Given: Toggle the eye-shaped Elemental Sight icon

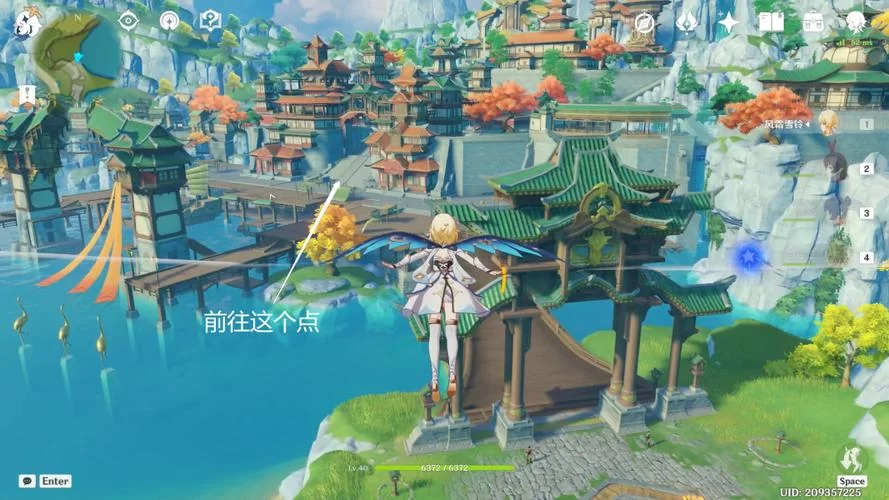Looking at the screenshot, I should (128, 21).
